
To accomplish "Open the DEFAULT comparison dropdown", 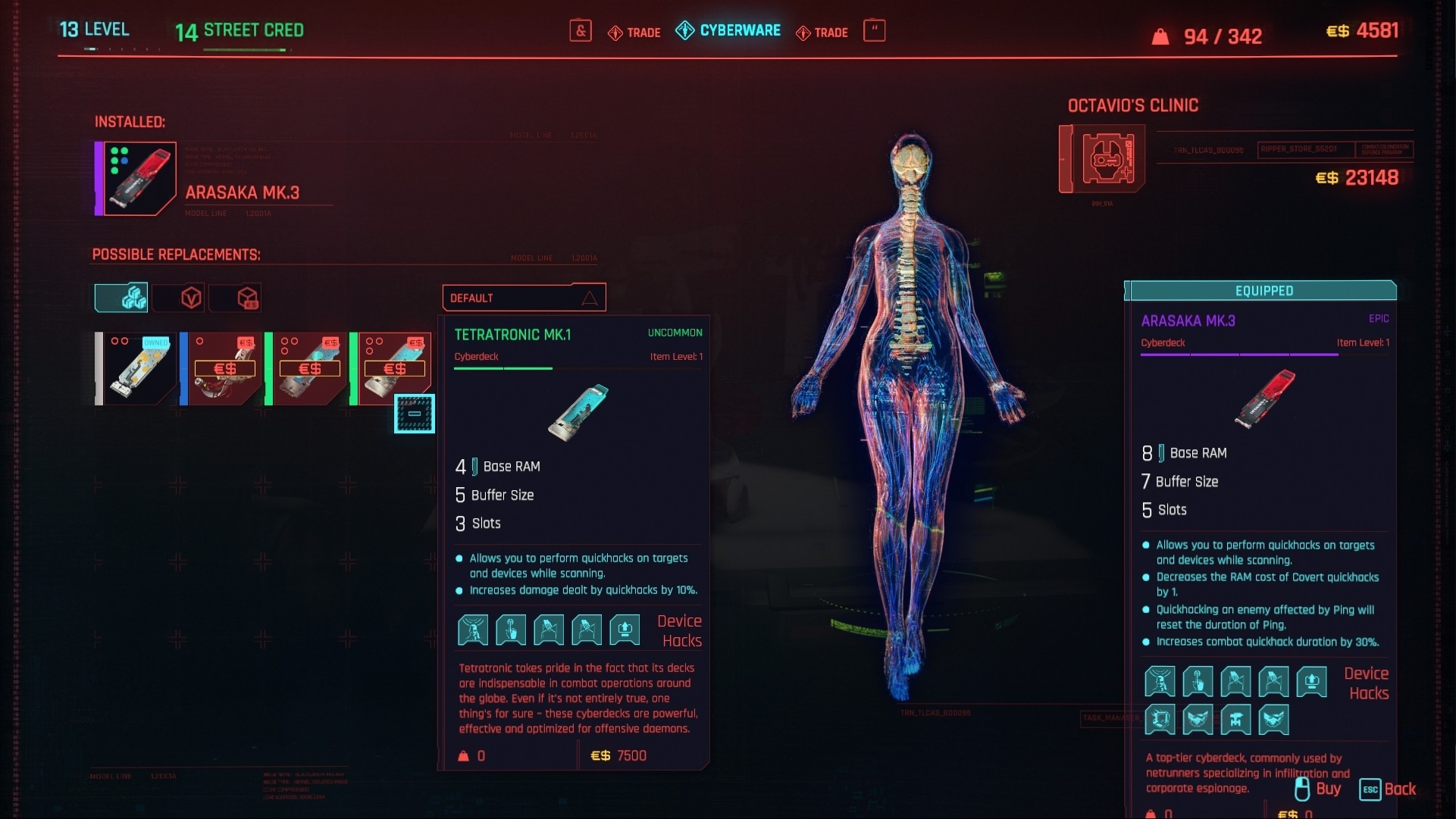I will pos(524,297).
